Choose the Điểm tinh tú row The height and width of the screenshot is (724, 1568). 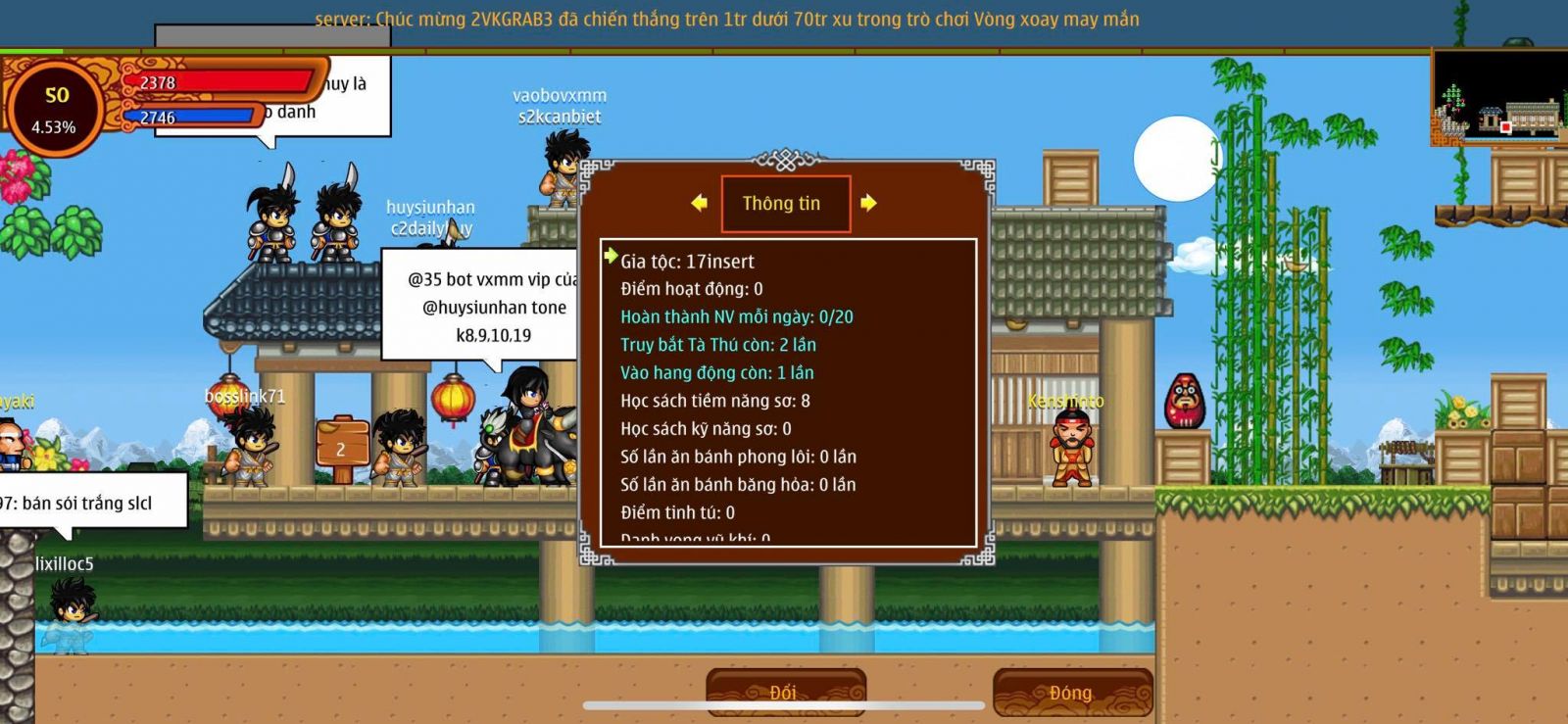(x=677, y=512)
